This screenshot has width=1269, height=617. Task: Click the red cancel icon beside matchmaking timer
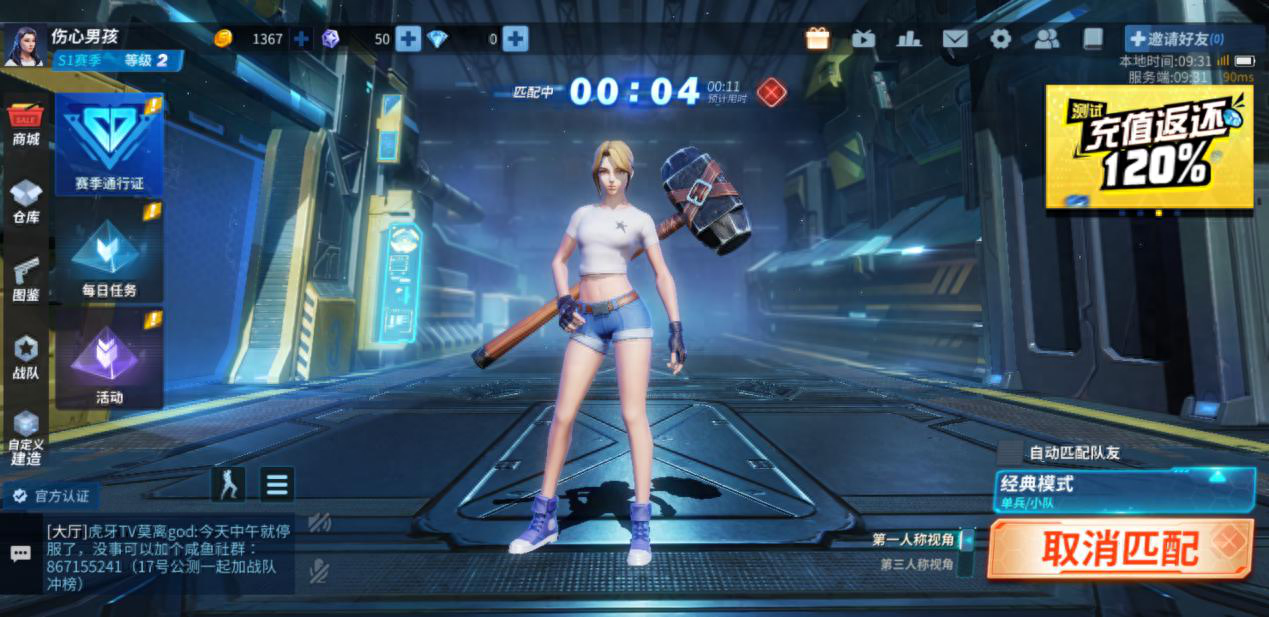point(771,93)
